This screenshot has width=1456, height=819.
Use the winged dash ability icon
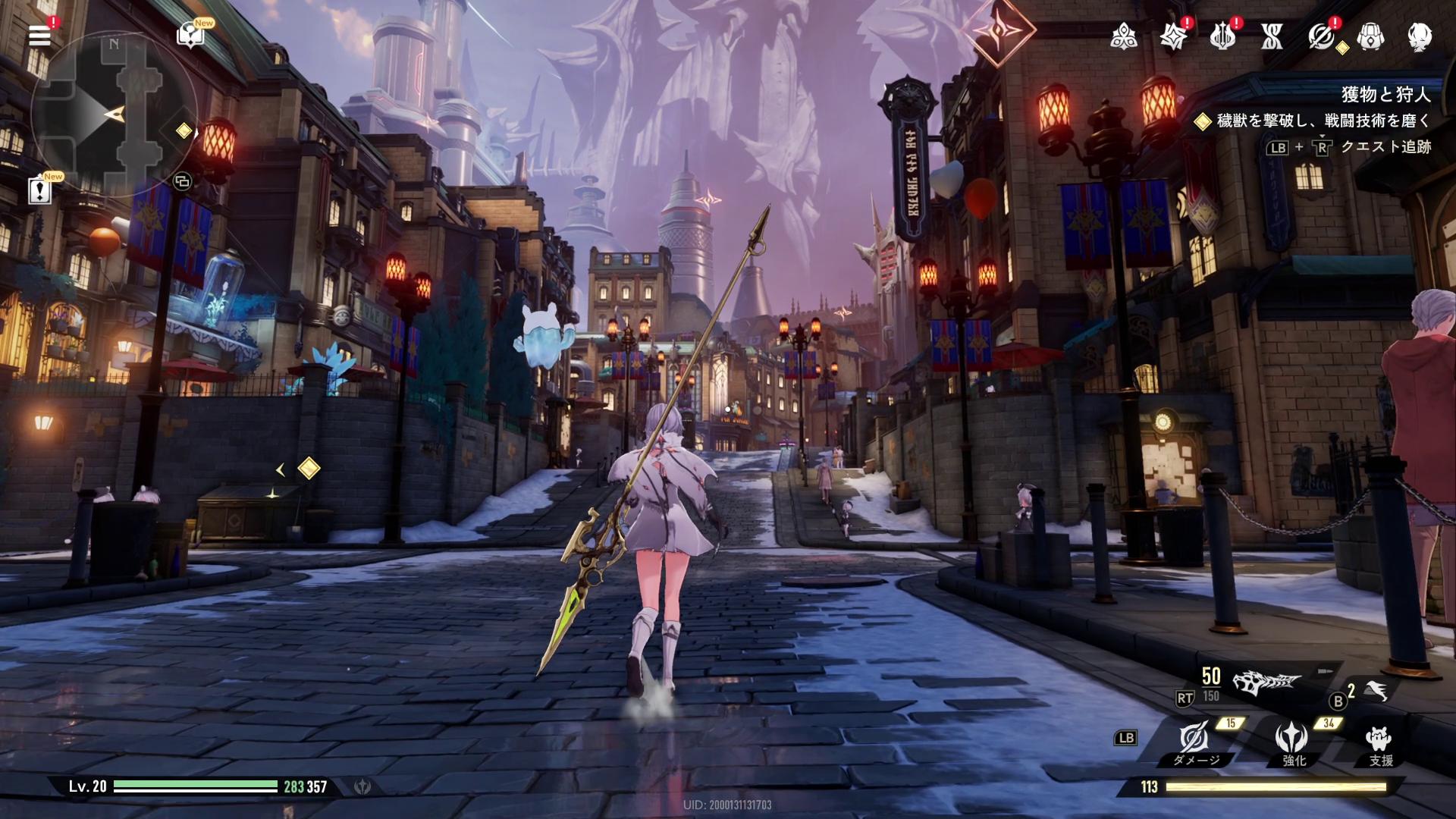point(1376,689)
